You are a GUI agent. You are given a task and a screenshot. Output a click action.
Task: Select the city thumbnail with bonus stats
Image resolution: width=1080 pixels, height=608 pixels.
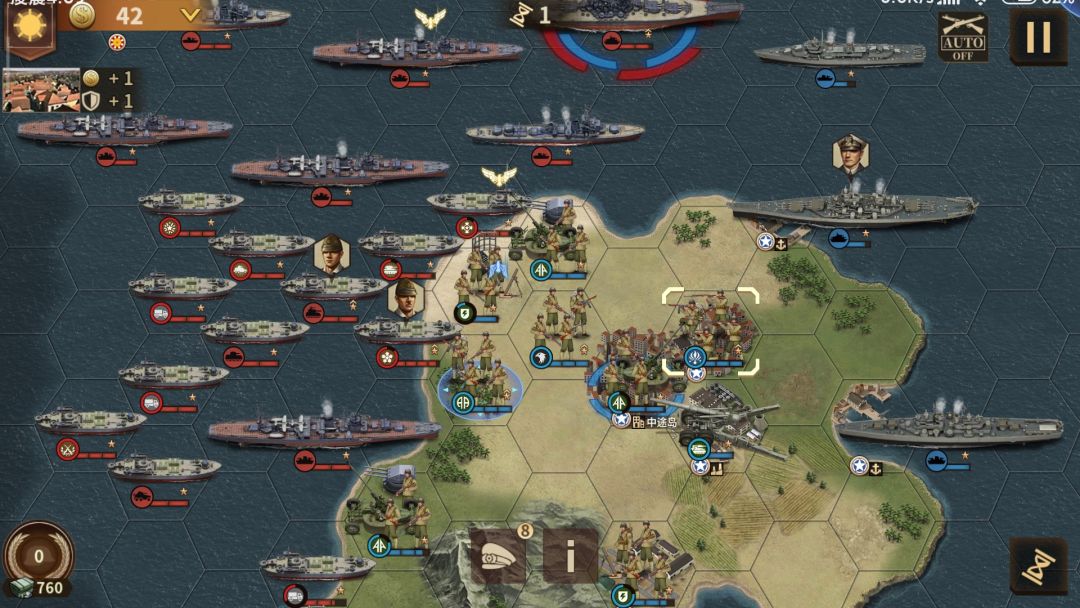[x=41, y=90]
